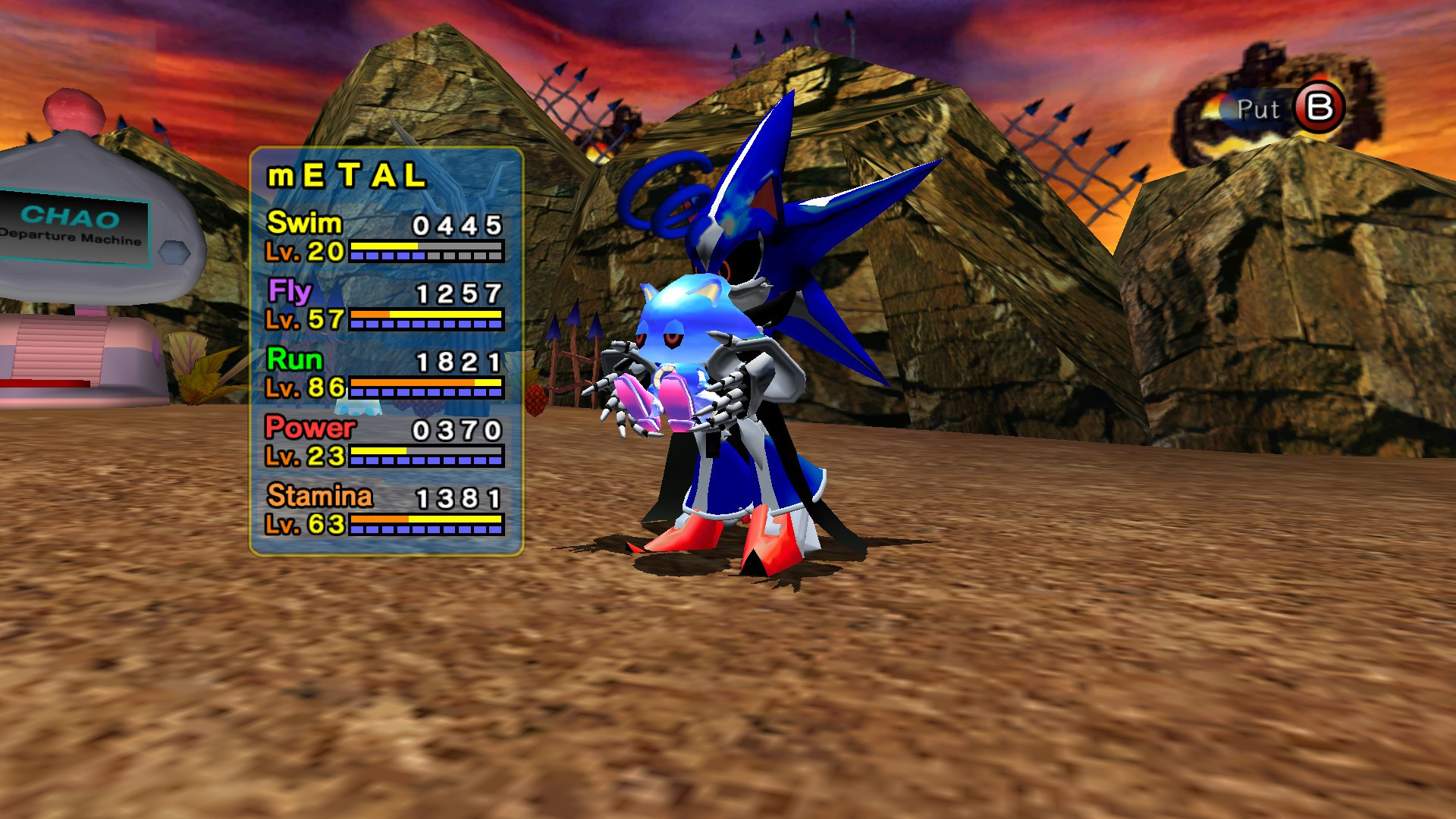This screenshot has width=1456, height=819.
Task: Select the yellow Swim stat label
Action: pyautogui.click(x=303, y=223)
